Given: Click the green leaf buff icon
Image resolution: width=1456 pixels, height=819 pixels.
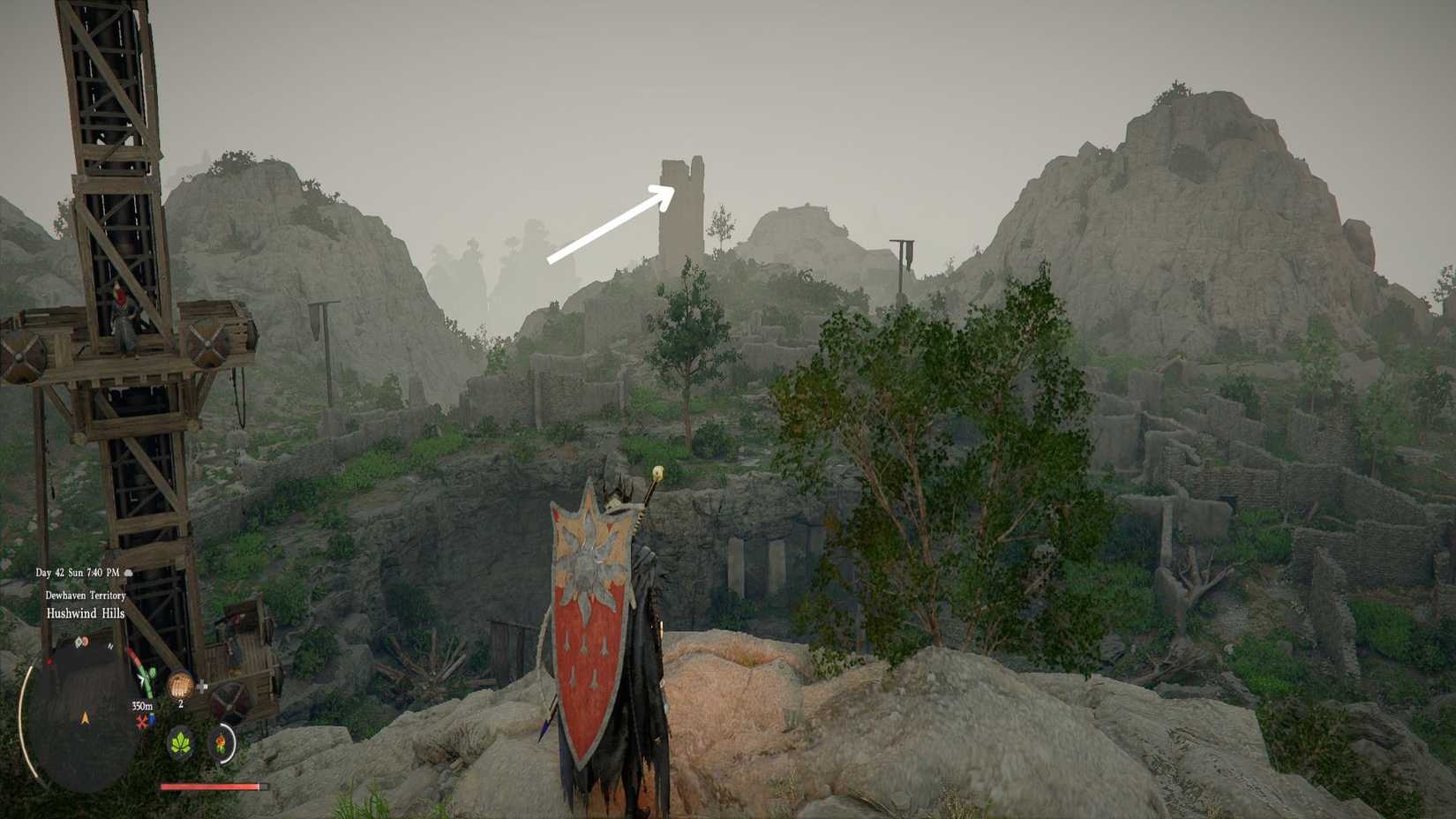Looking at the screenshot, I should pyautogui.click(x=181, y=745).
